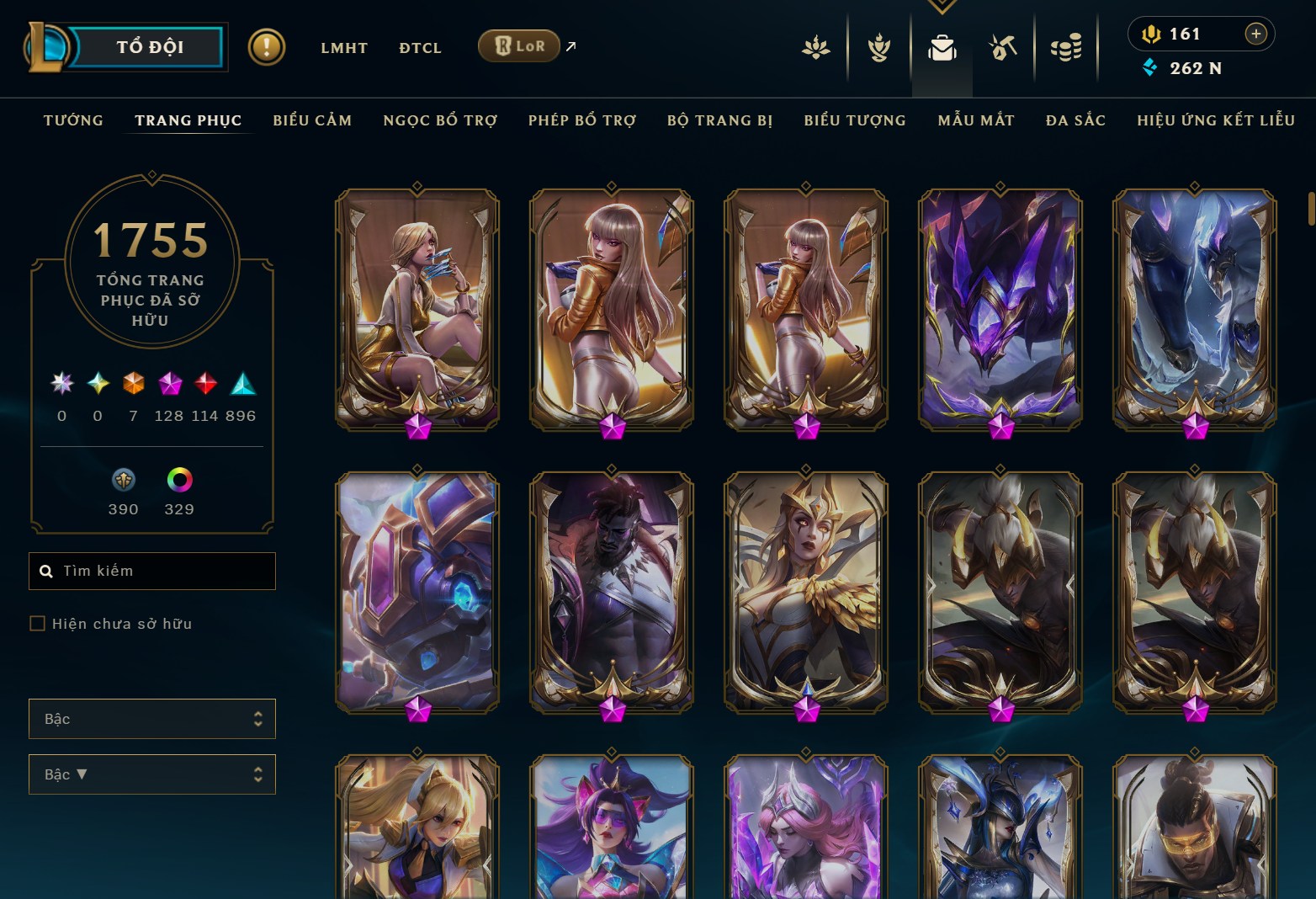Switch to the TƯỚNG tab
Viewport: 1316px width, 899px height.
[x=73, y=120]
